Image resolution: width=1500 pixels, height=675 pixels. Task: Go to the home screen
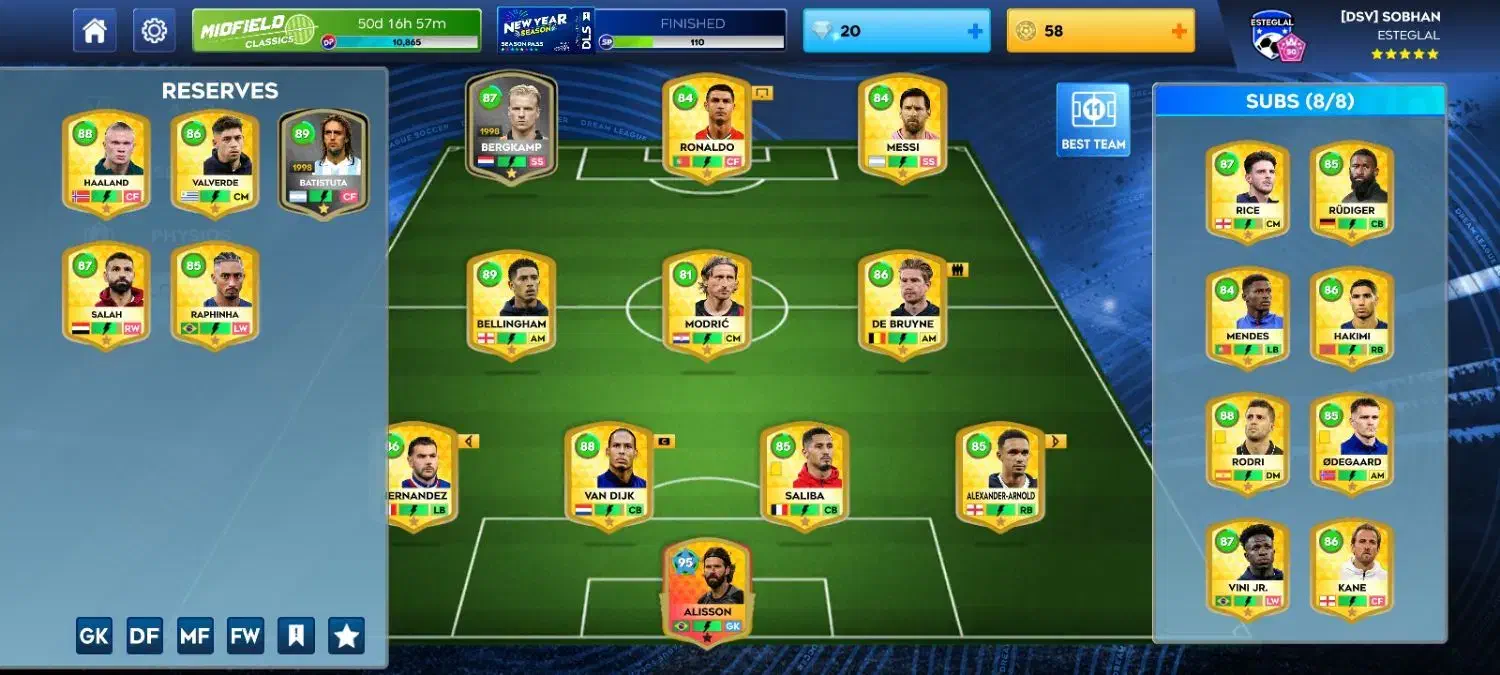pos(94,30)
